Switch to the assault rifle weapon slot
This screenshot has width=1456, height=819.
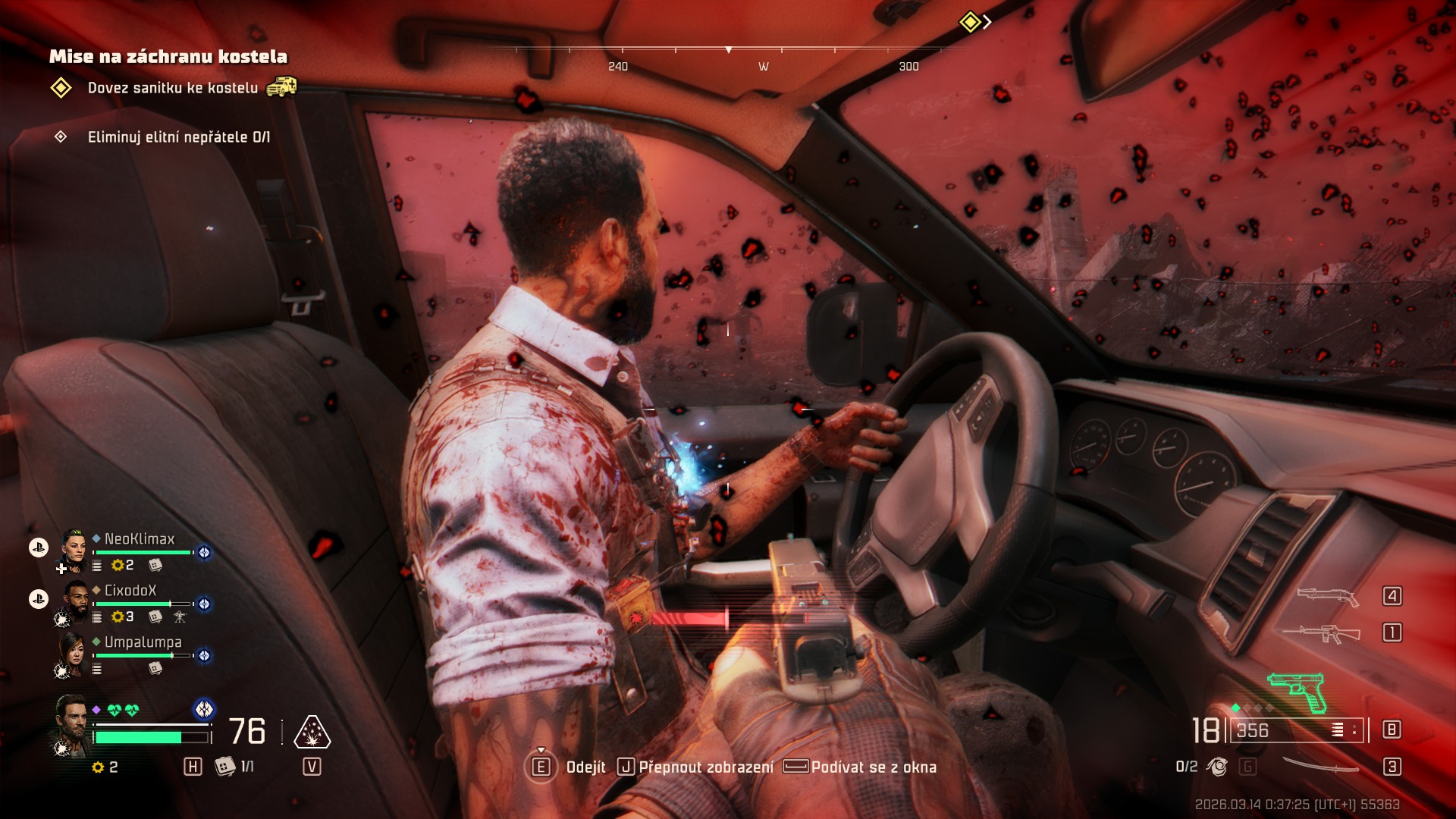1322,632
